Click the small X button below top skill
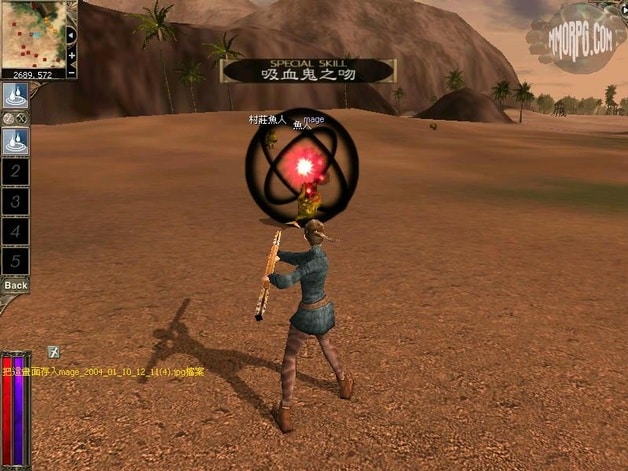The width and height of the screenshot is (628, 471). coord(21,118)
